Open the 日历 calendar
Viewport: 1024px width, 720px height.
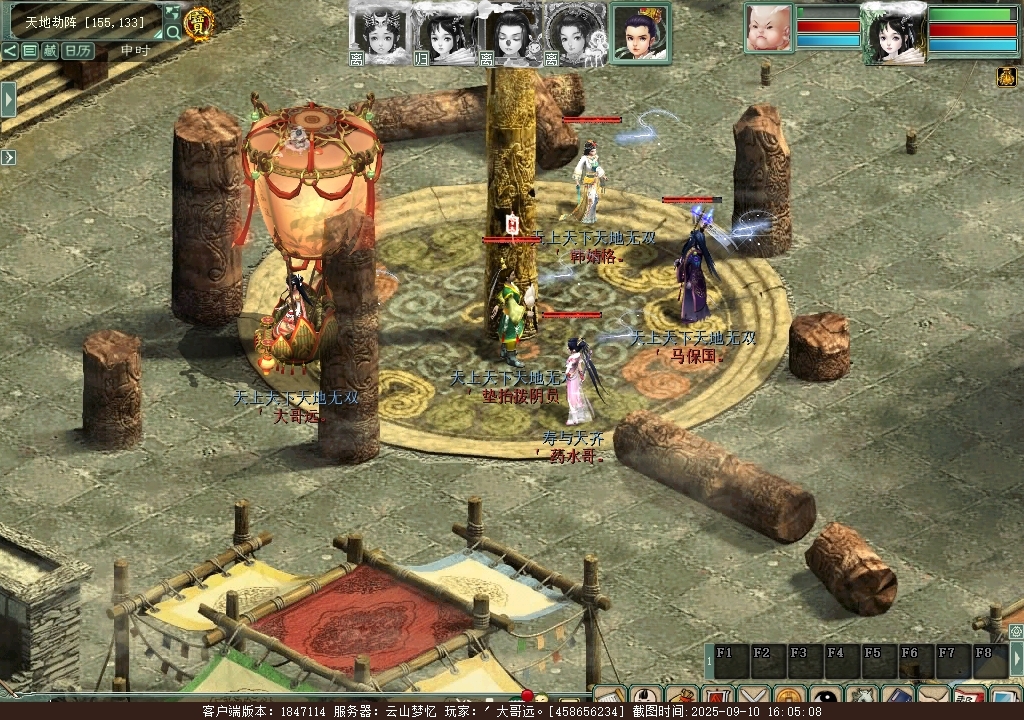point(78,50)
